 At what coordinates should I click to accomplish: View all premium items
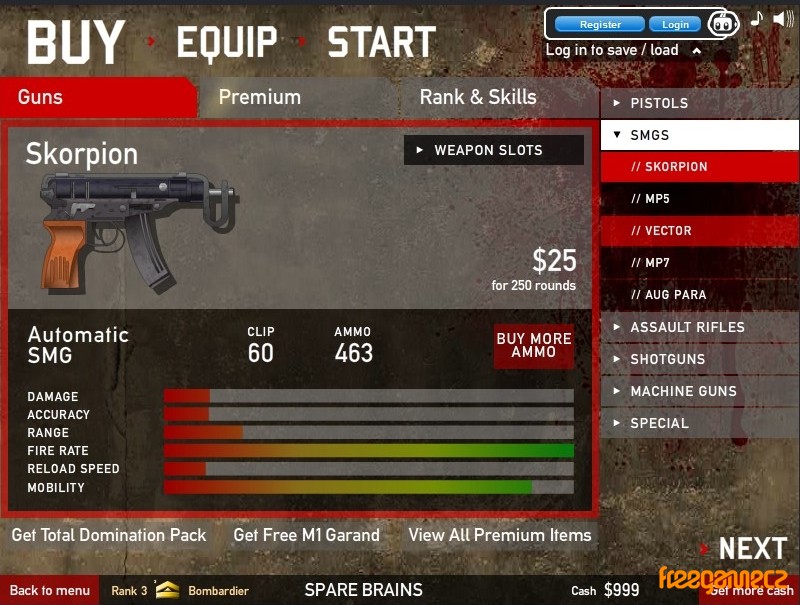[x=499, y=535]
